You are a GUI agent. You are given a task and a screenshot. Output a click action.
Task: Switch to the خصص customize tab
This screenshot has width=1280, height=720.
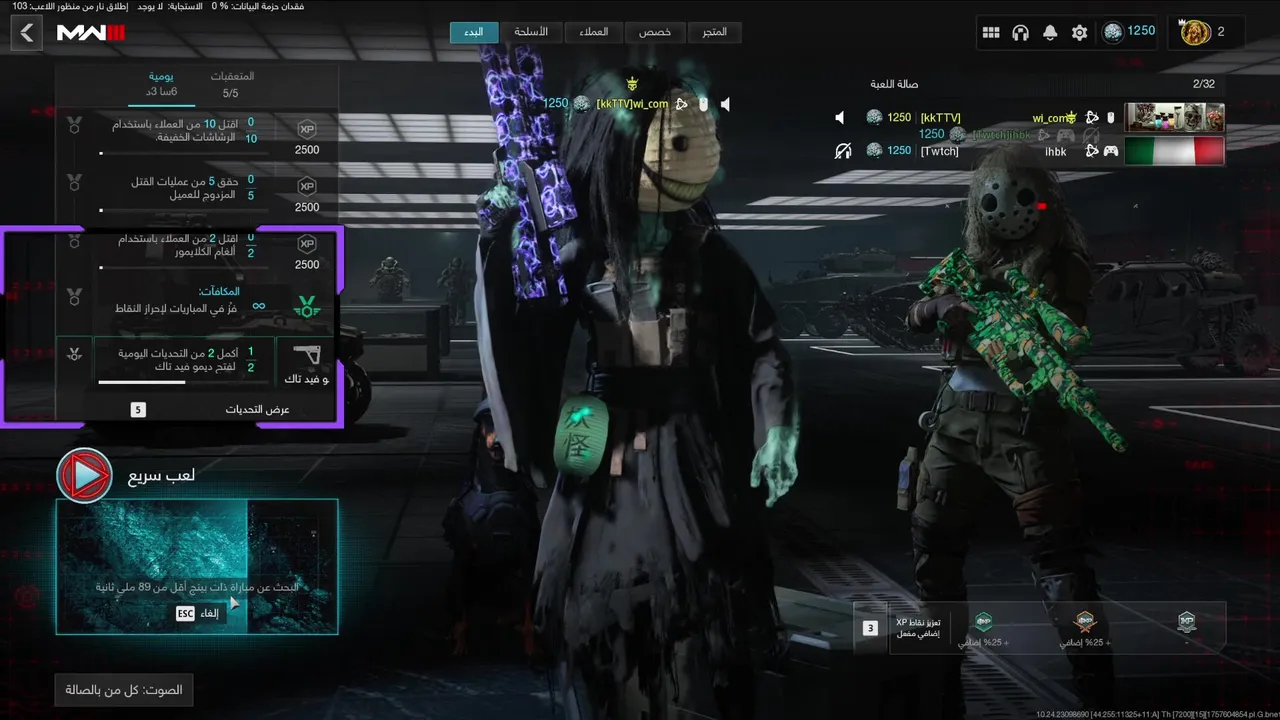pyautogui.click(x=655, y=32)
